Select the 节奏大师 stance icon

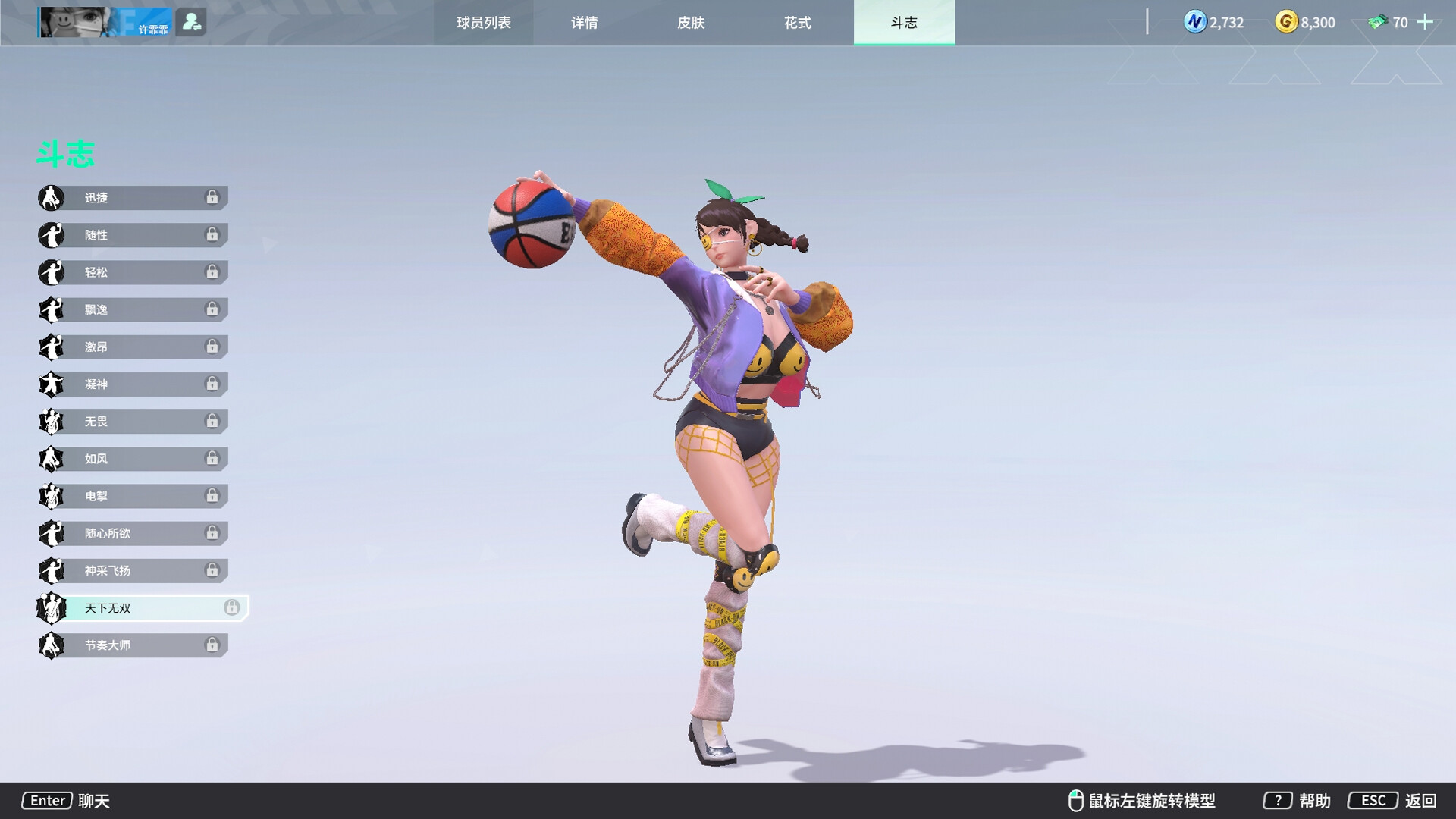50,645
